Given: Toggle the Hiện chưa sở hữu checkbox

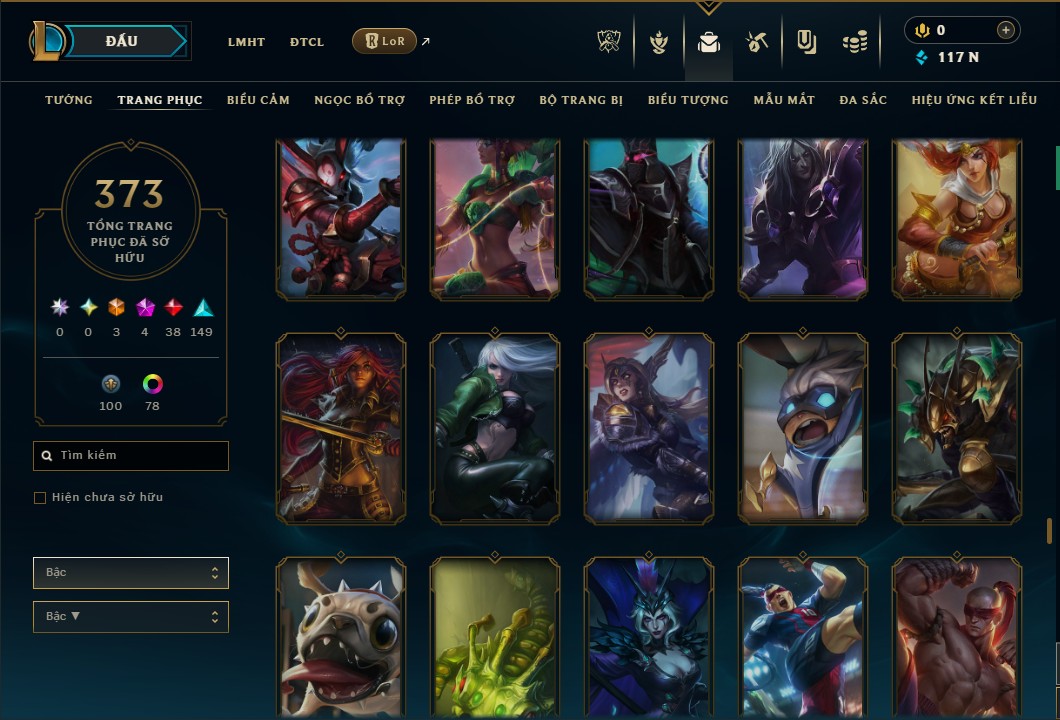Looking at the screenshot, I should (40, 498).
